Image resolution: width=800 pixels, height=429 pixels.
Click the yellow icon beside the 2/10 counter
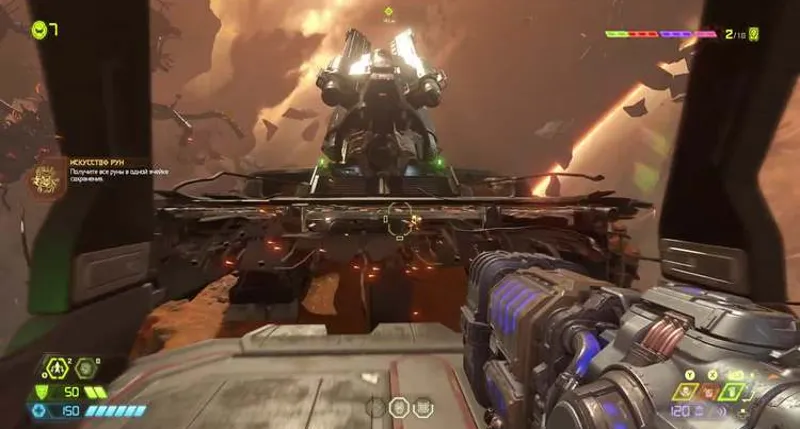755,34
